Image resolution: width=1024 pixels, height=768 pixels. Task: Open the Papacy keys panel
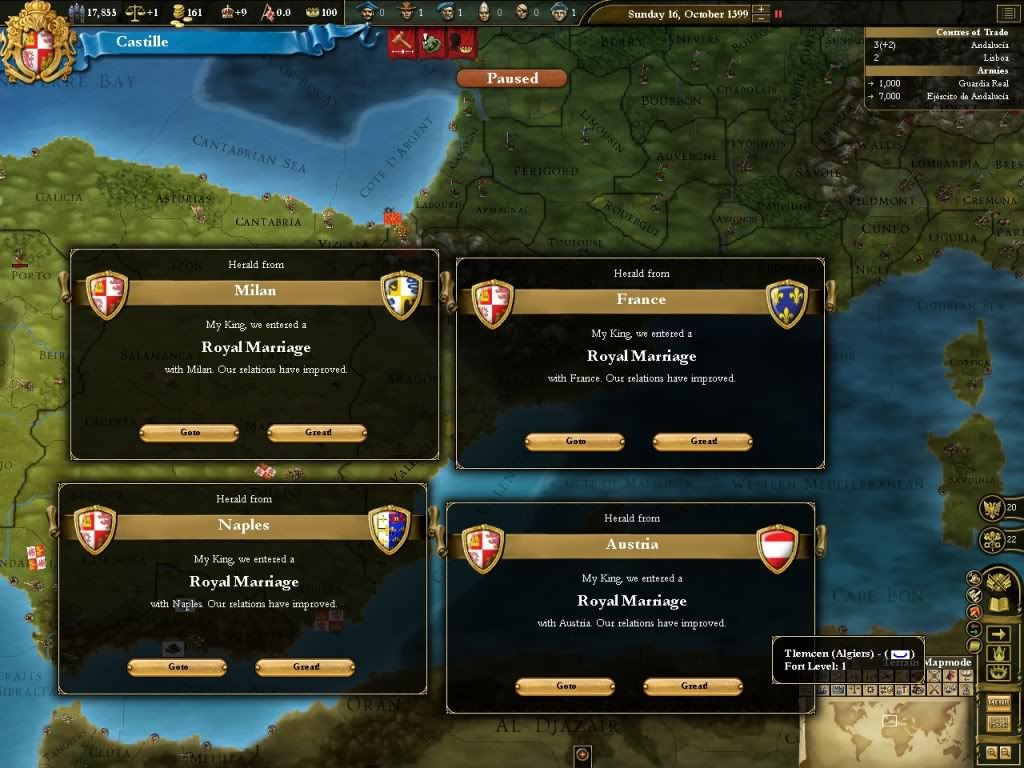(x=992, y=540)
